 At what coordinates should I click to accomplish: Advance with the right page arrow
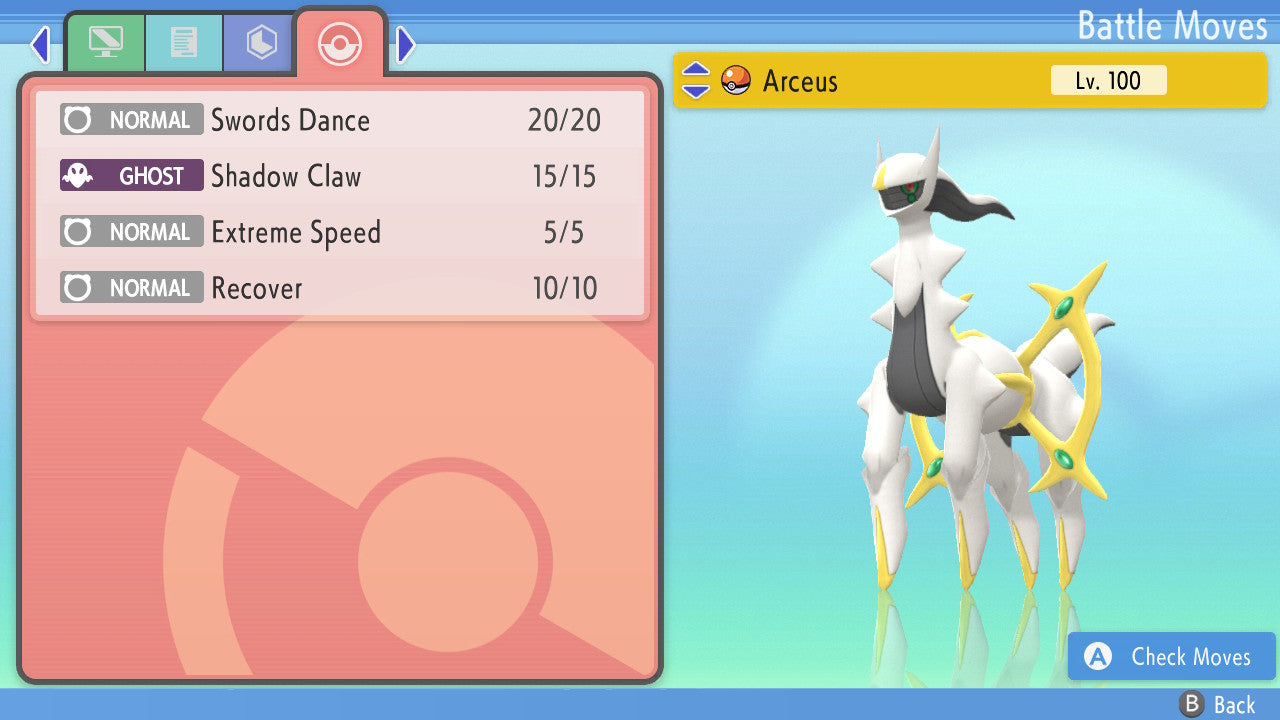[x=405, y=44]
